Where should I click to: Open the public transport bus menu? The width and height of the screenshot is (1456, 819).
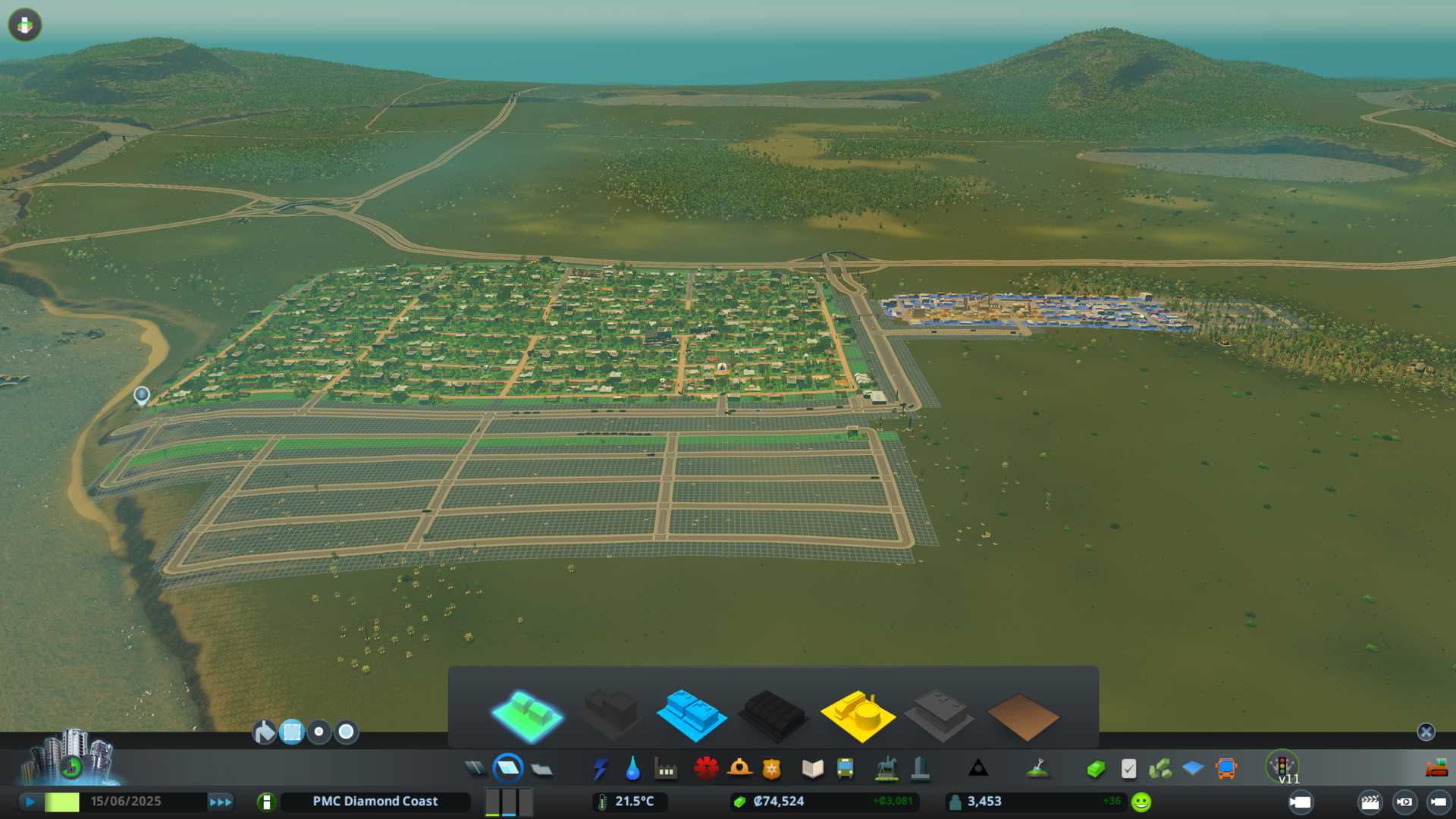(845, 769)
